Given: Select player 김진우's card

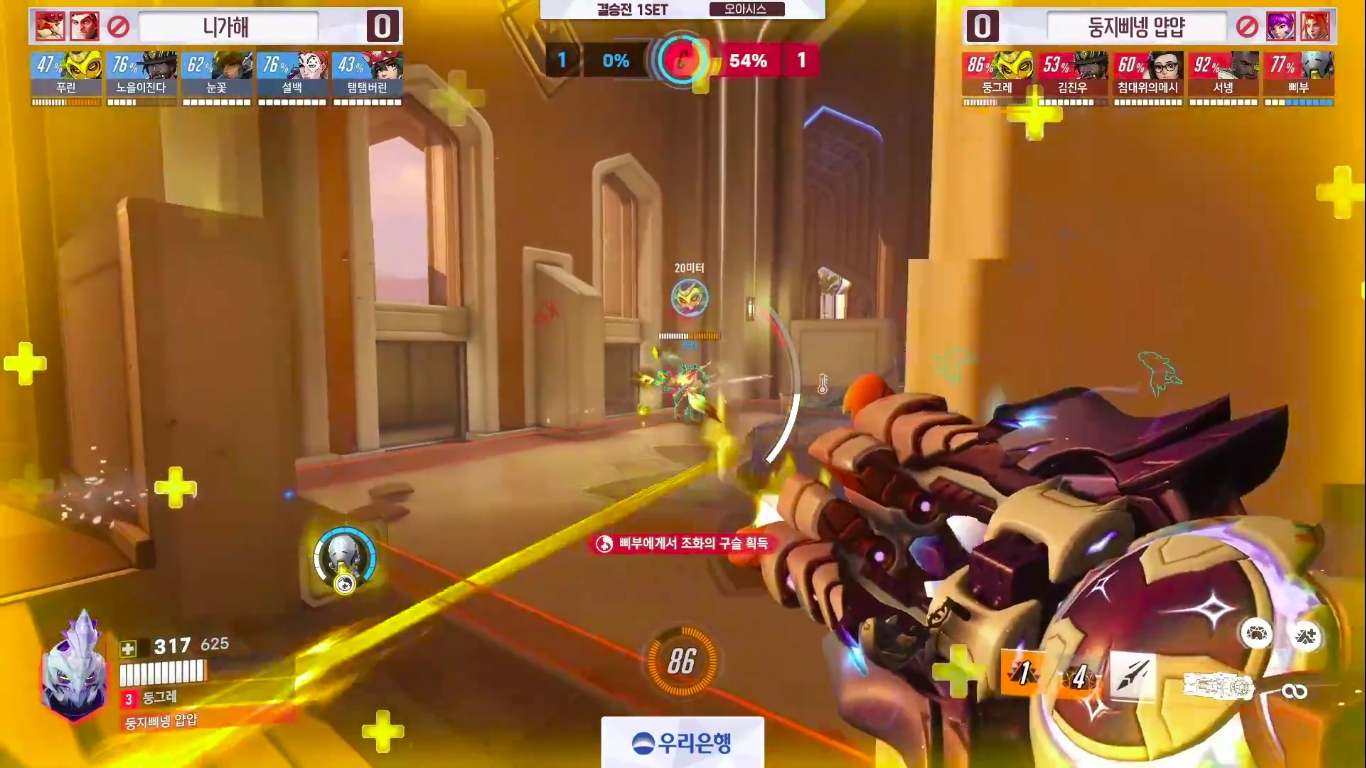Looking at the screenshot, I should (x=1073, y=75).
